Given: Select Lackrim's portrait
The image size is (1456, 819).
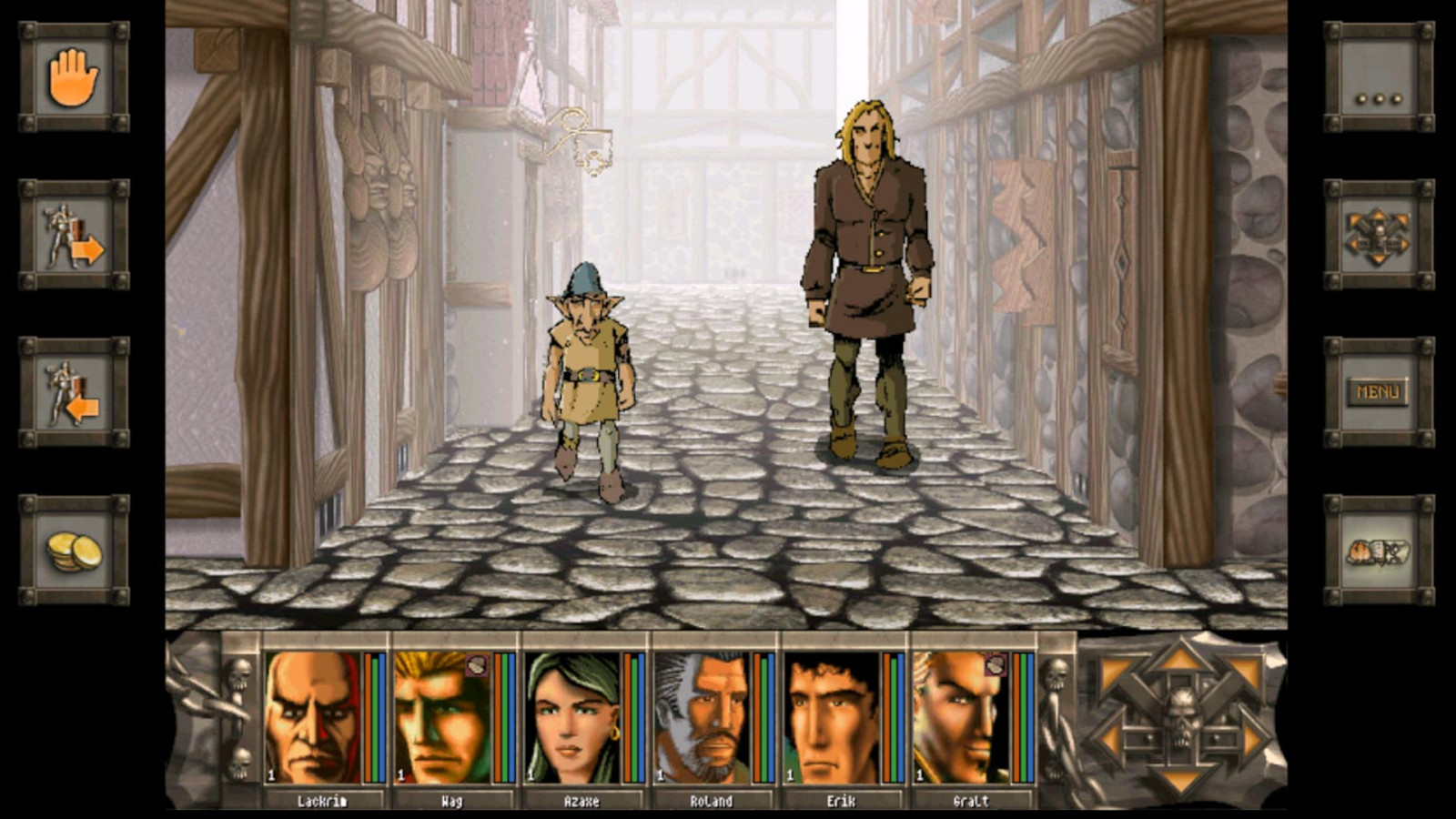Looking at the screenshot, I should click(x=312, y=717).
